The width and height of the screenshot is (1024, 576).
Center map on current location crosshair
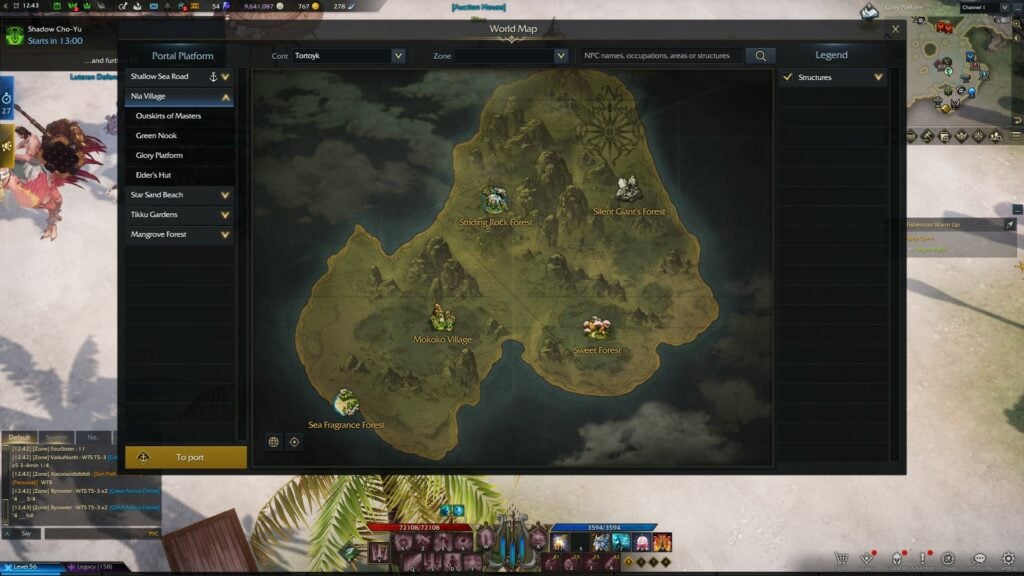(x=294, y=441)
